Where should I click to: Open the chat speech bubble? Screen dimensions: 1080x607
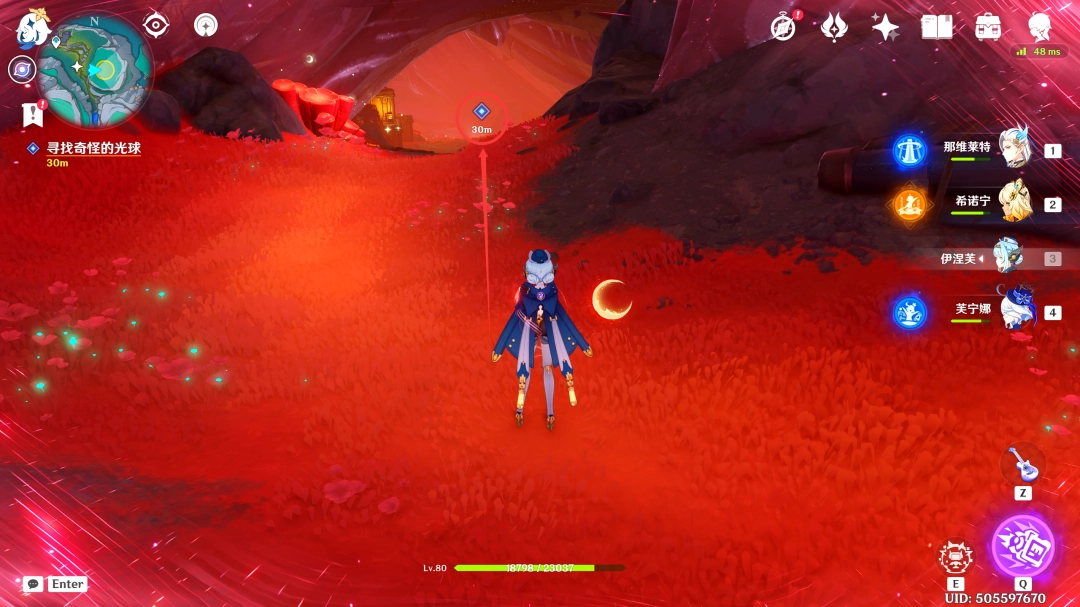pyautogui.click(x=33, y=583)
